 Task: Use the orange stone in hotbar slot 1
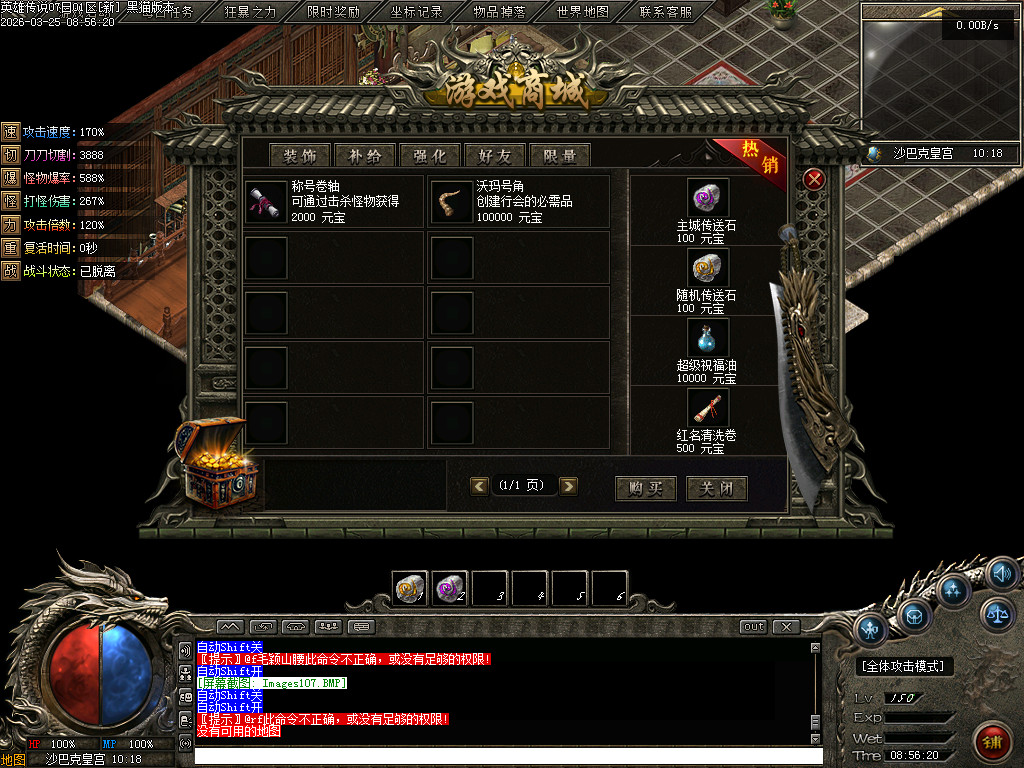click(x=410, y=588)
